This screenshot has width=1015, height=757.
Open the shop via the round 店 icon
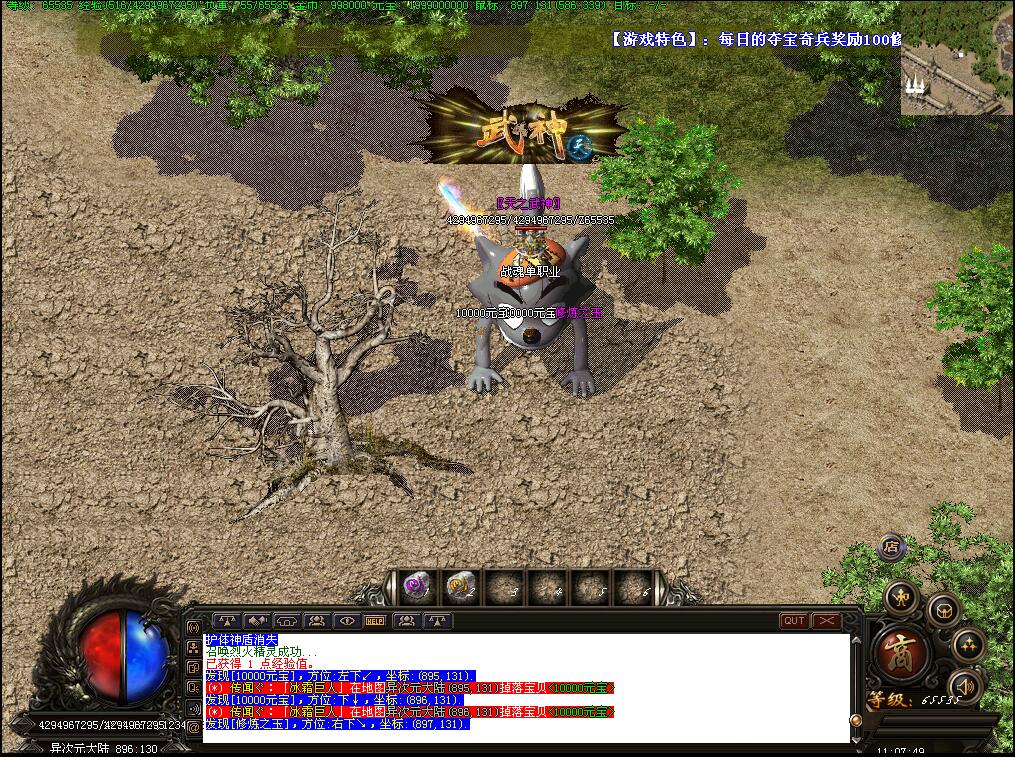[x=892, y=547]
